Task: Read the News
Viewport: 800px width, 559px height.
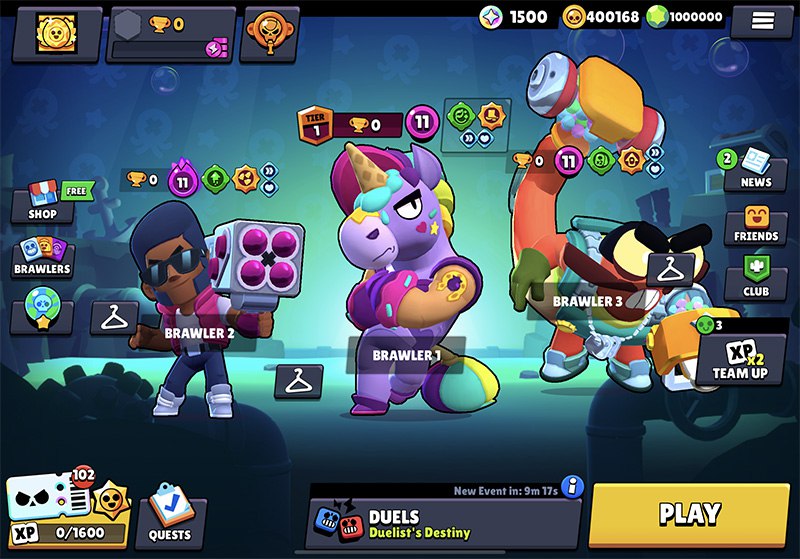Action: pos(755,170)
